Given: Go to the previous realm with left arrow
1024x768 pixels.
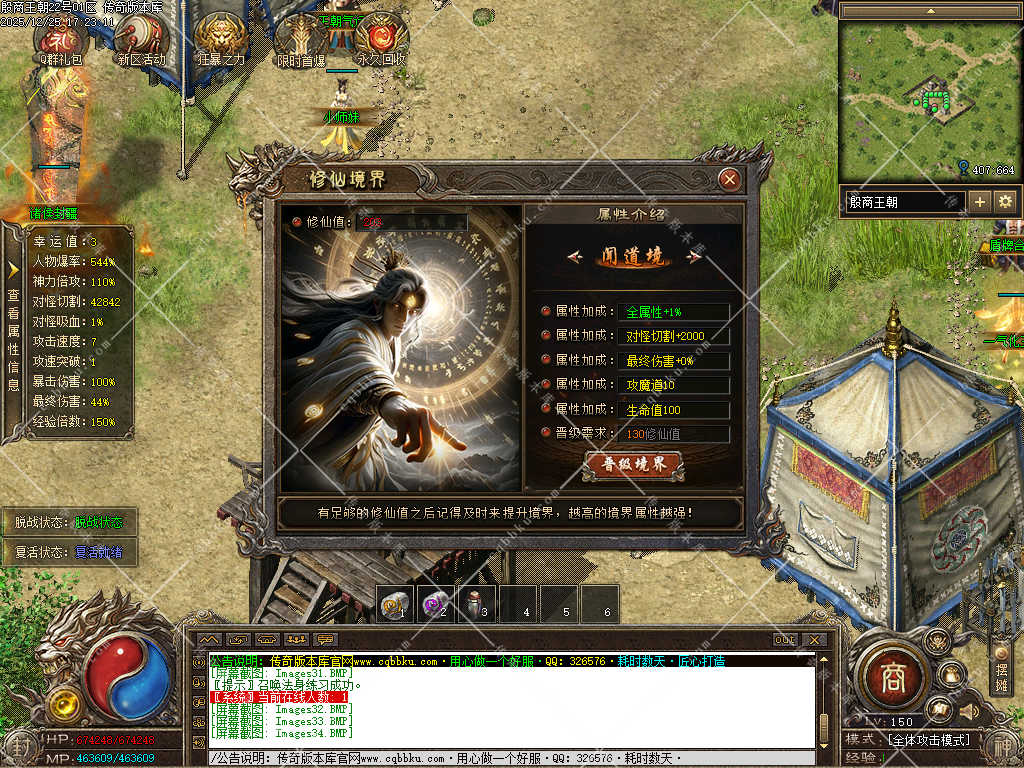Looking at the screenshot, I should [x=574, y=257].
